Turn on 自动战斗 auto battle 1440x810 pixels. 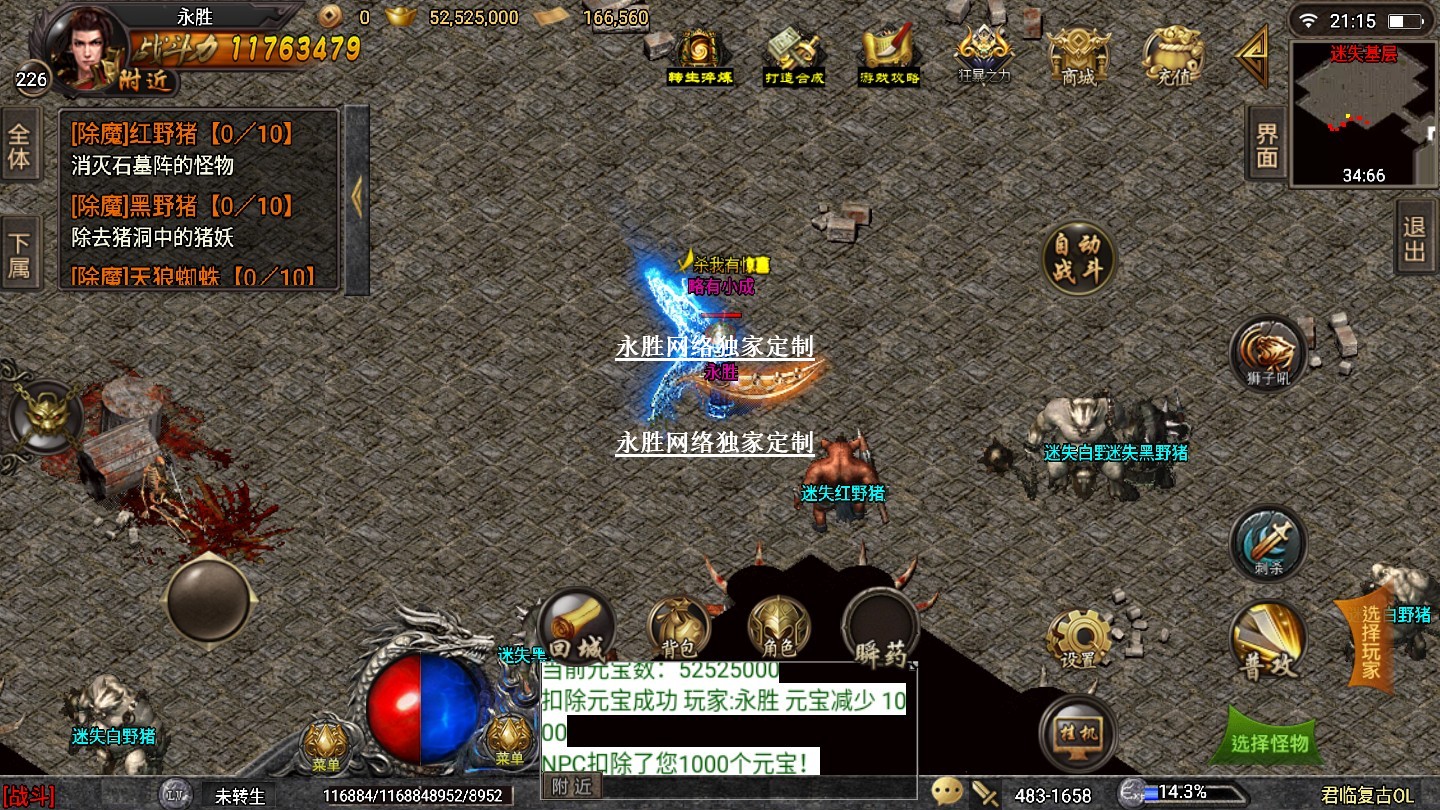pos(1078,259)
